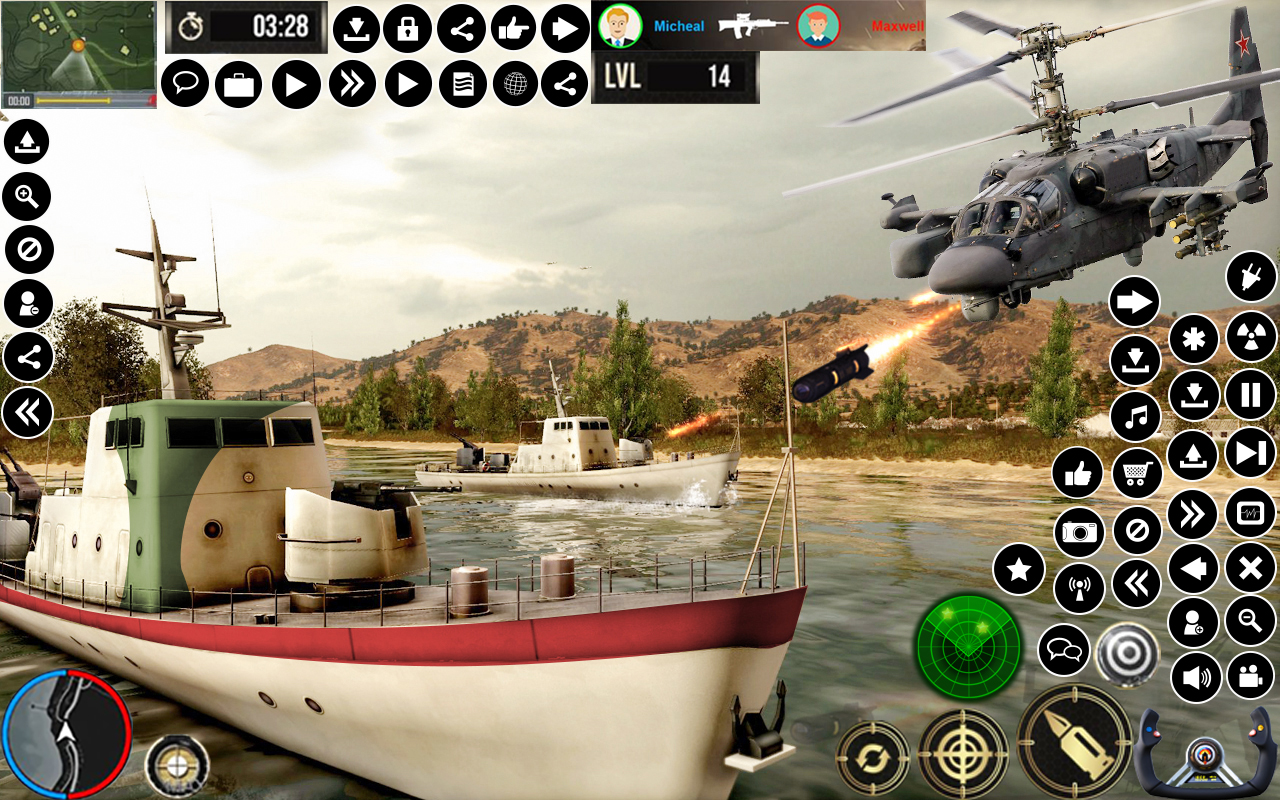Disable the blocked circle icon on left sidebar
The image size is (1280, 800).
coord(27,250)
